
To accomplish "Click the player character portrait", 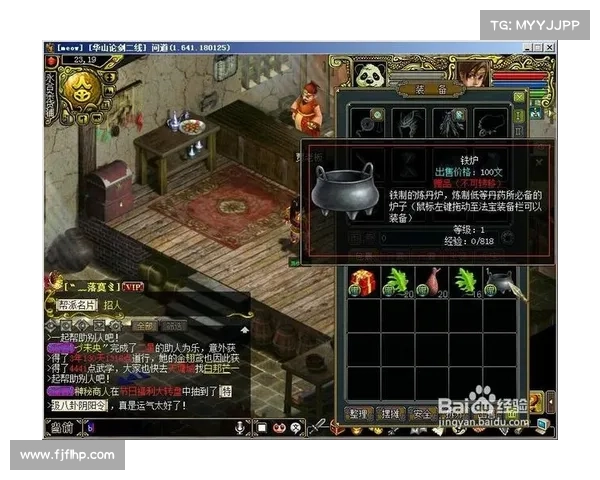I will [x=471, y=72].
